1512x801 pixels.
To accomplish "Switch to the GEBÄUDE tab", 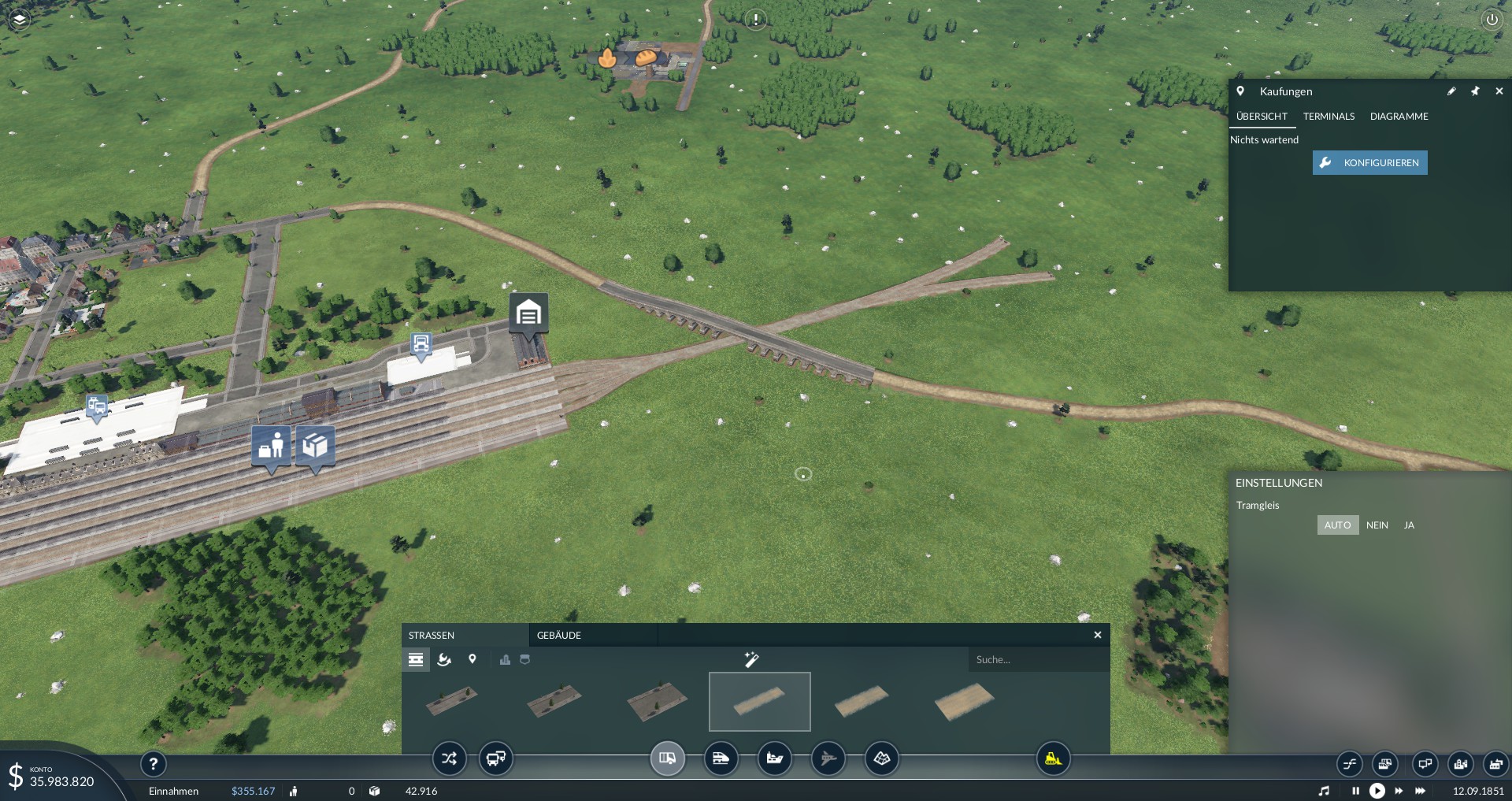I will coord(559,636).
